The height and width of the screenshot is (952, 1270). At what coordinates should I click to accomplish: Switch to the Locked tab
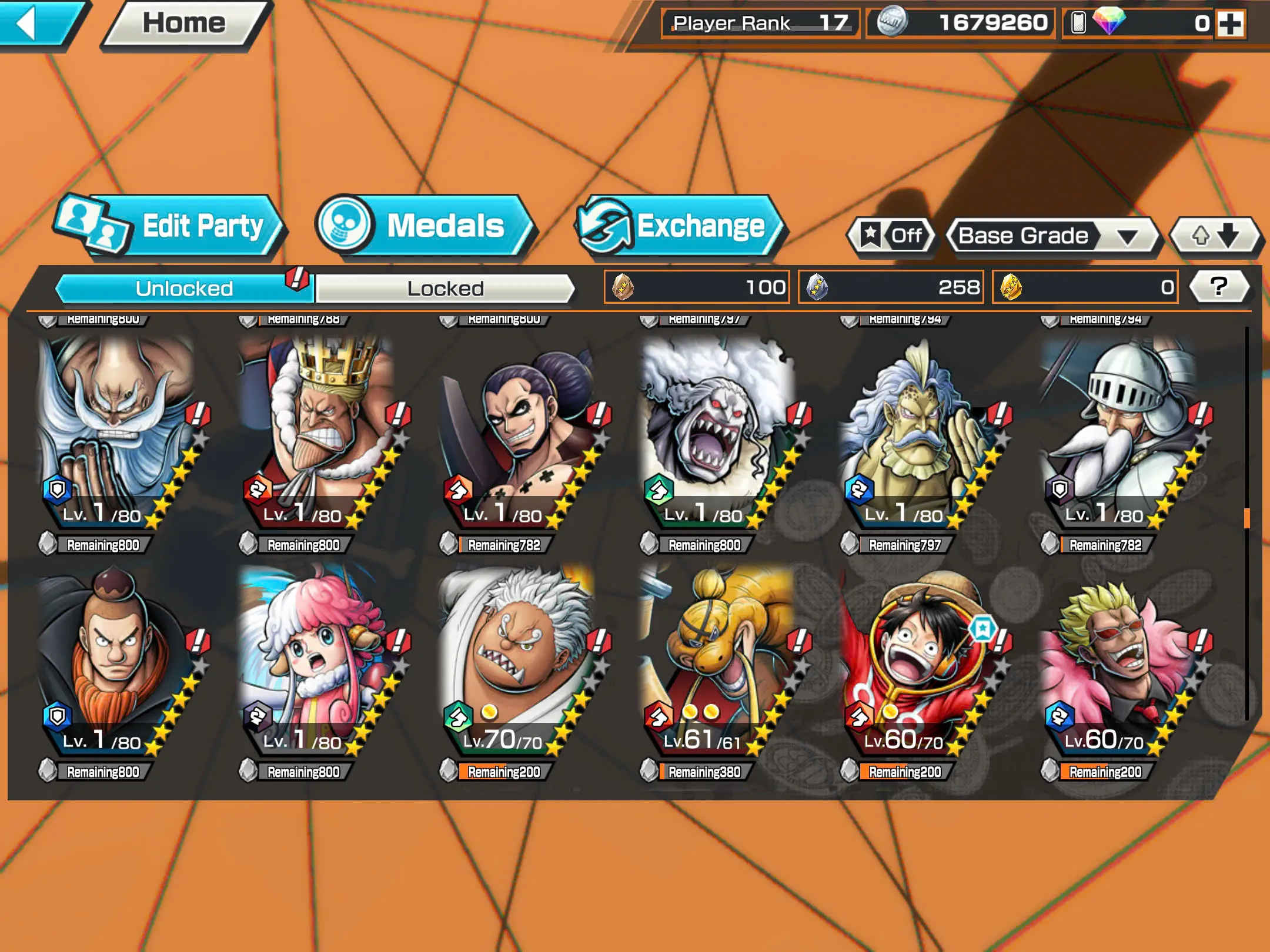[x=444, y=288]
